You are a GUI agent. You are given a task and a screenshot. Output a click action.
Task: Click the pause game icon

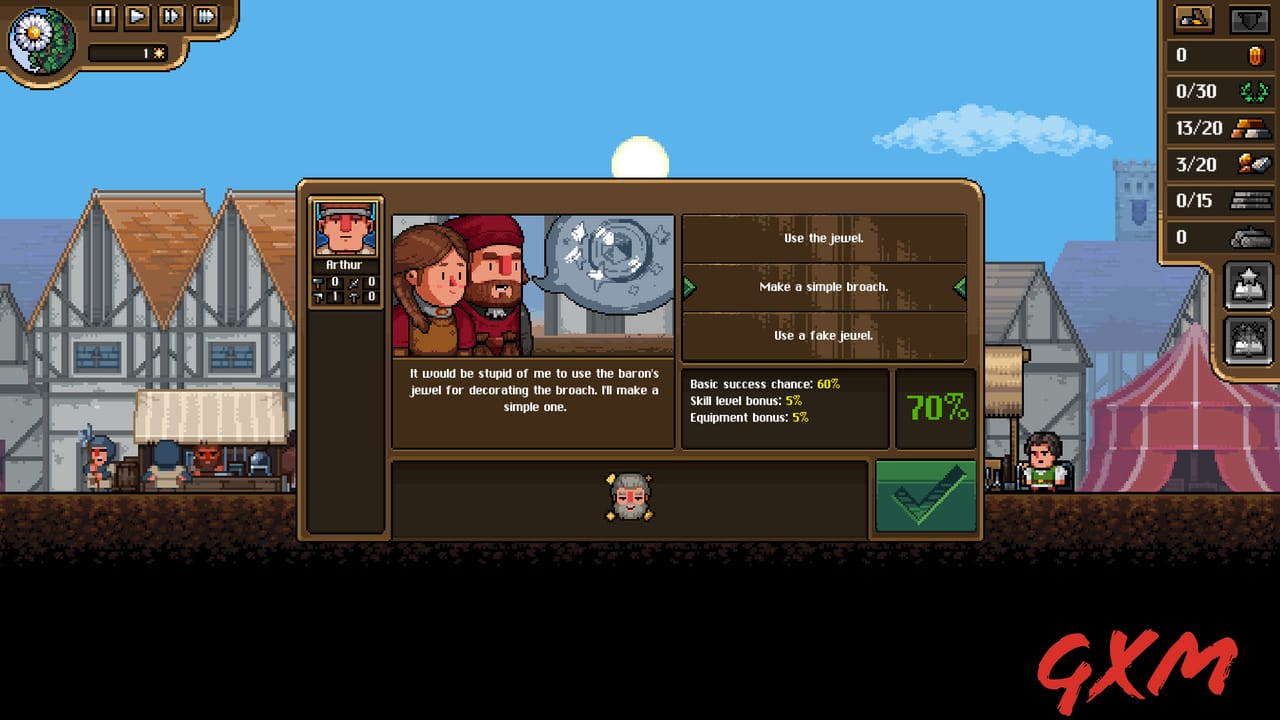(102, 17)
